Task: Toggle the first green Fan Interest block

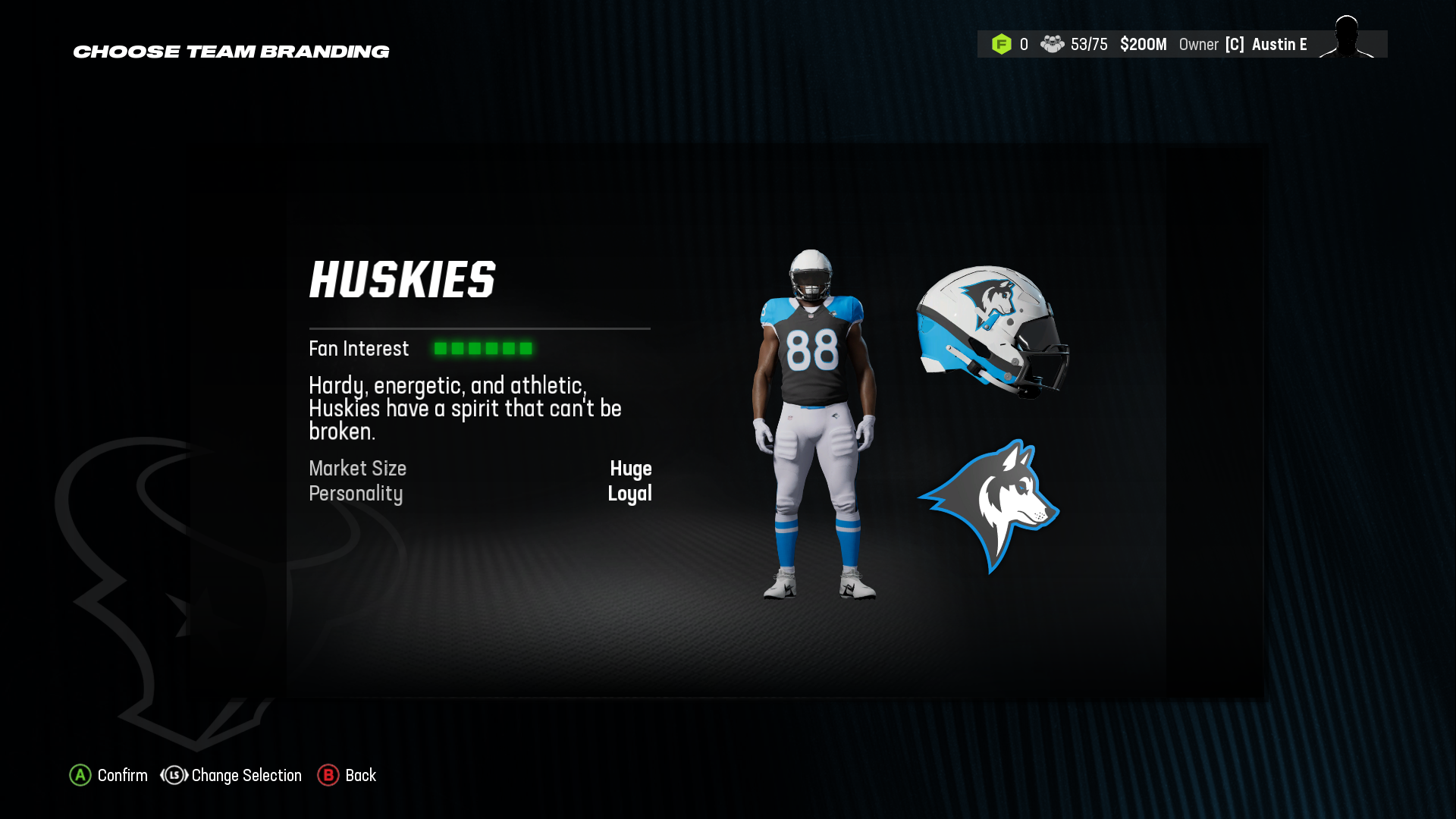Action: tap(442, 348)
